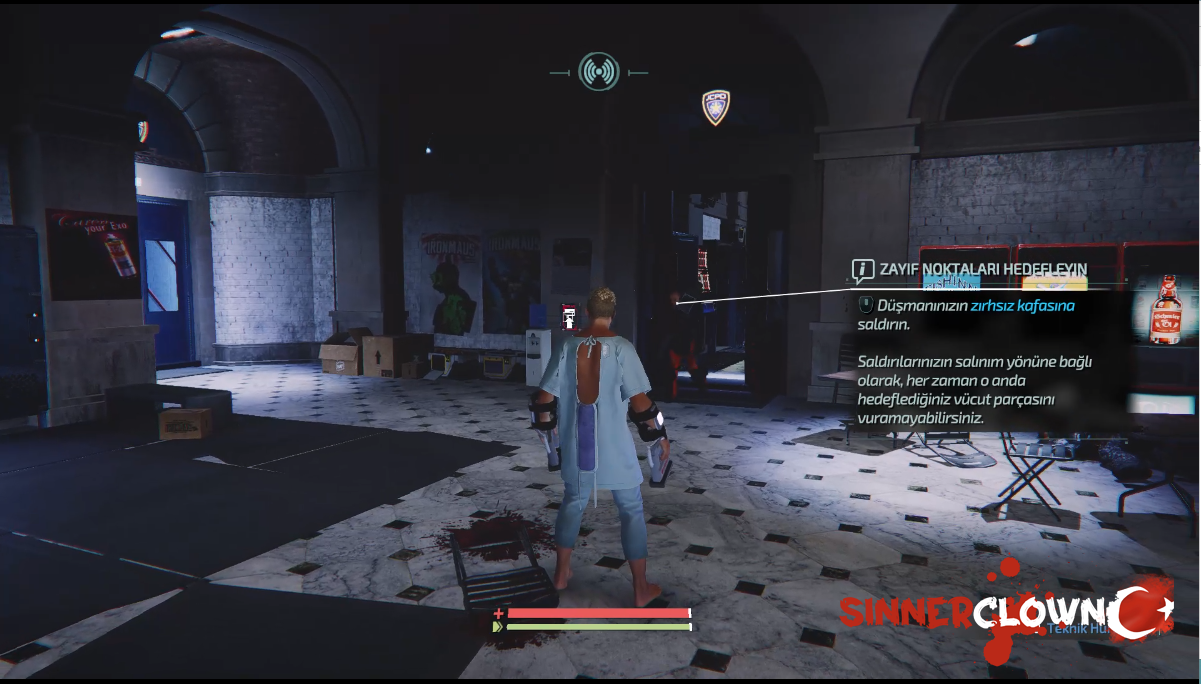Open the ZAYIF NOKTALARI HEDEFLEYİN tutorial tip
The width and height of the screenshot is (1201, 684).
click(x=982, y=270)
